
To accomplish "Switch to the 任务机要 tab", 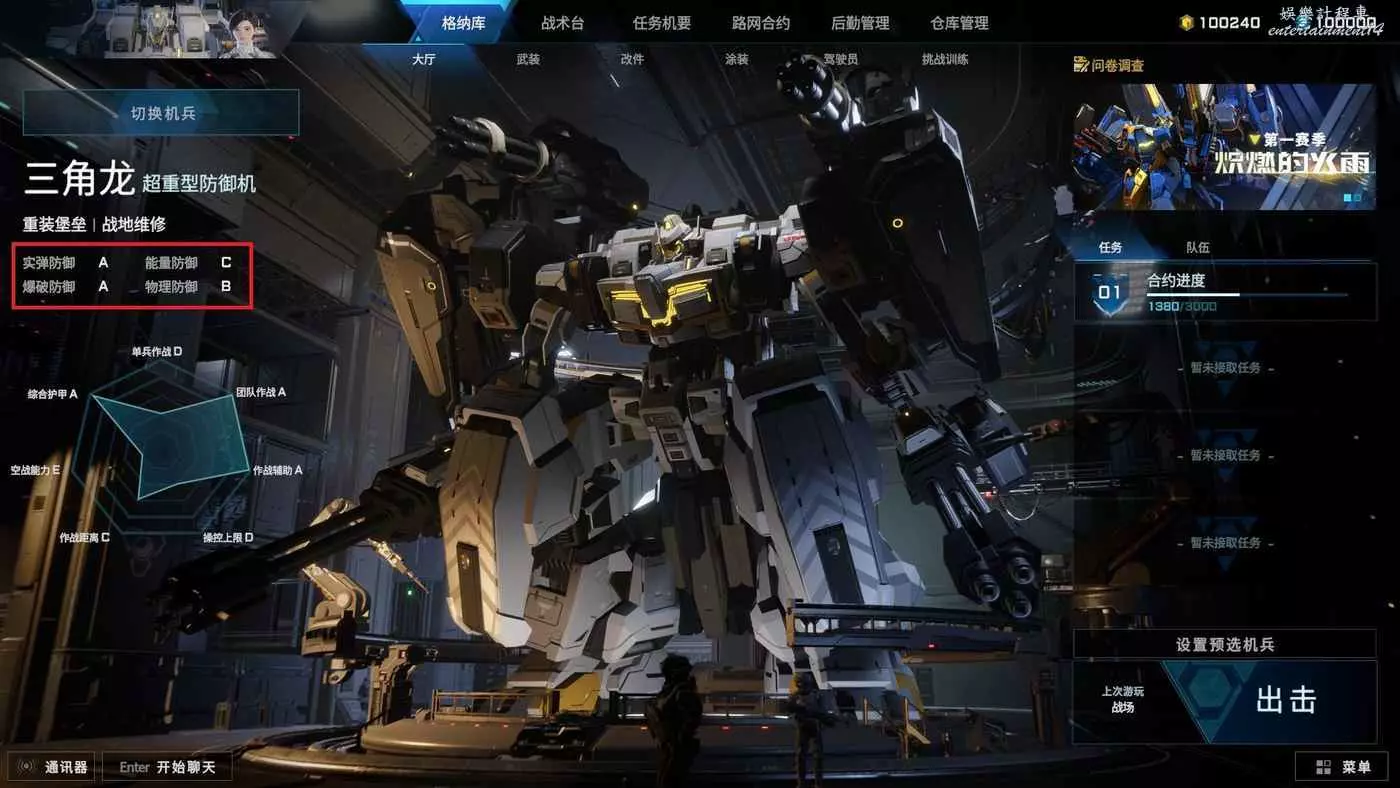I will pos(661,23).
